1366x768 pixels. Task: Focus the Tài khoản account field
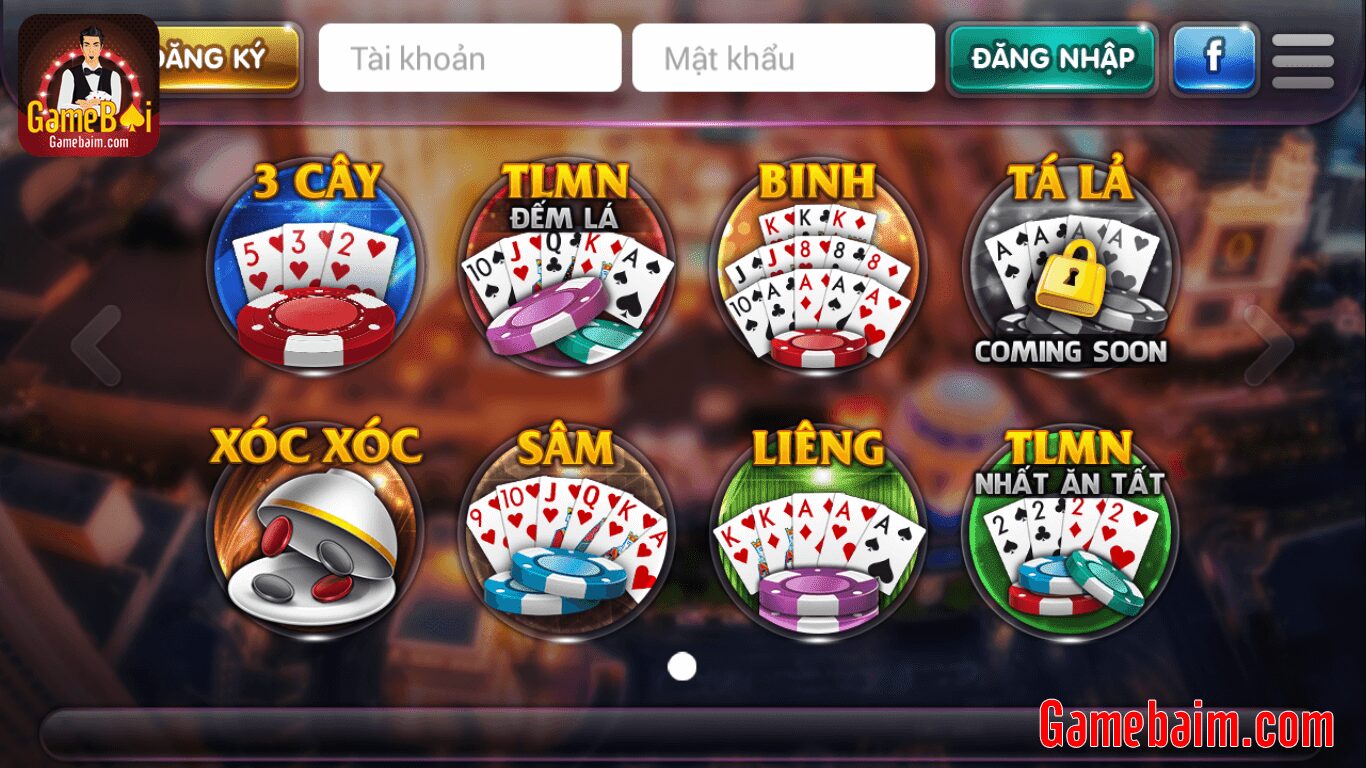tap(470, 58)
